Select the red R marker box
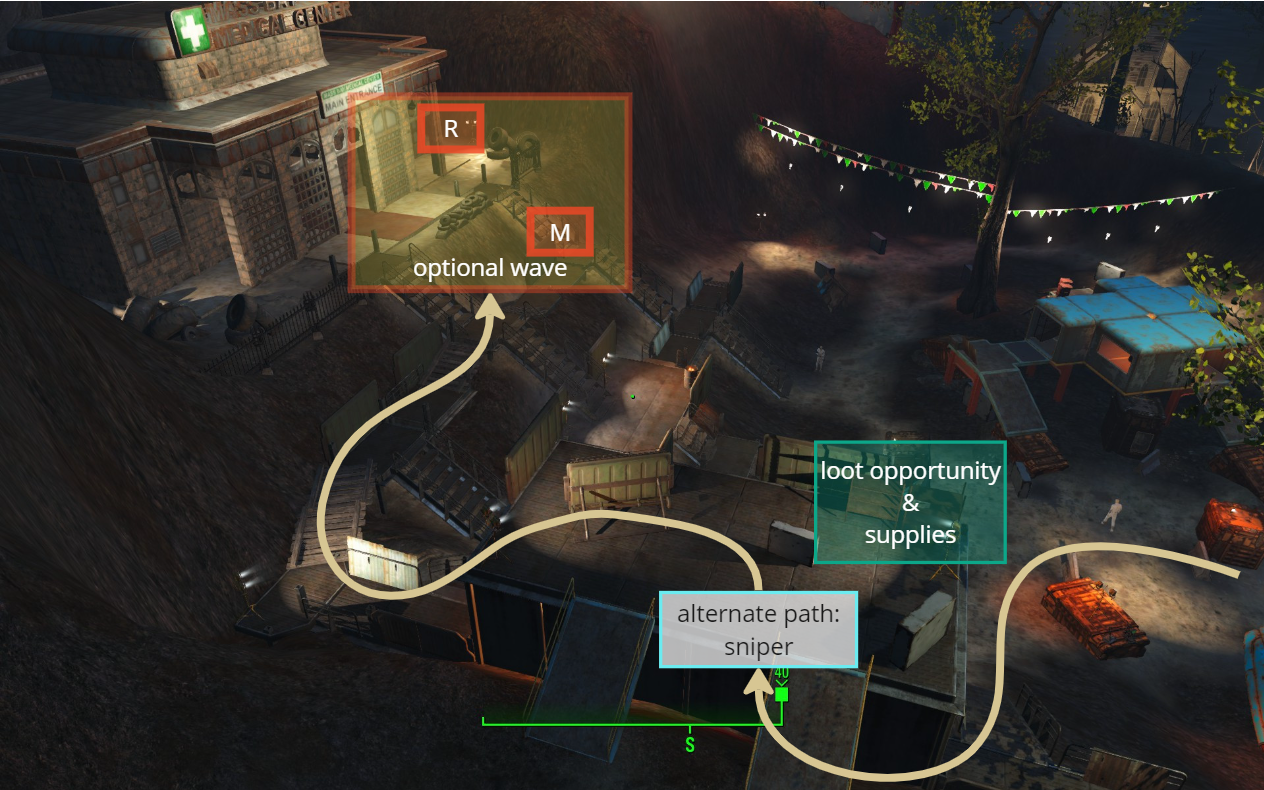Image resolution: width=1264 pixels, height=790 pixels. (451, 128)
